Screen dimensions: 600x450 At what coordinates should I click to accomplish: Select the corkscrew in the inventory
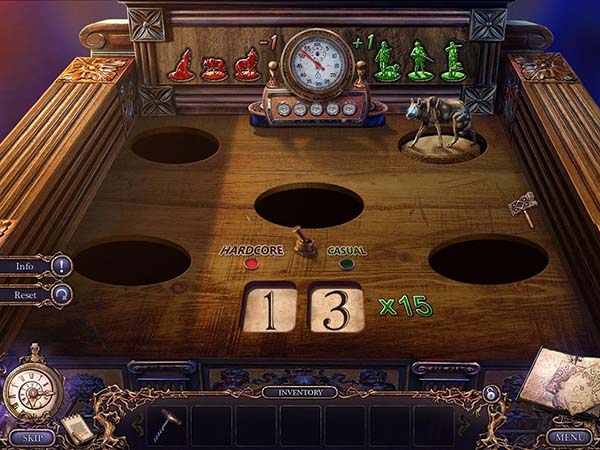coord(169,418)
